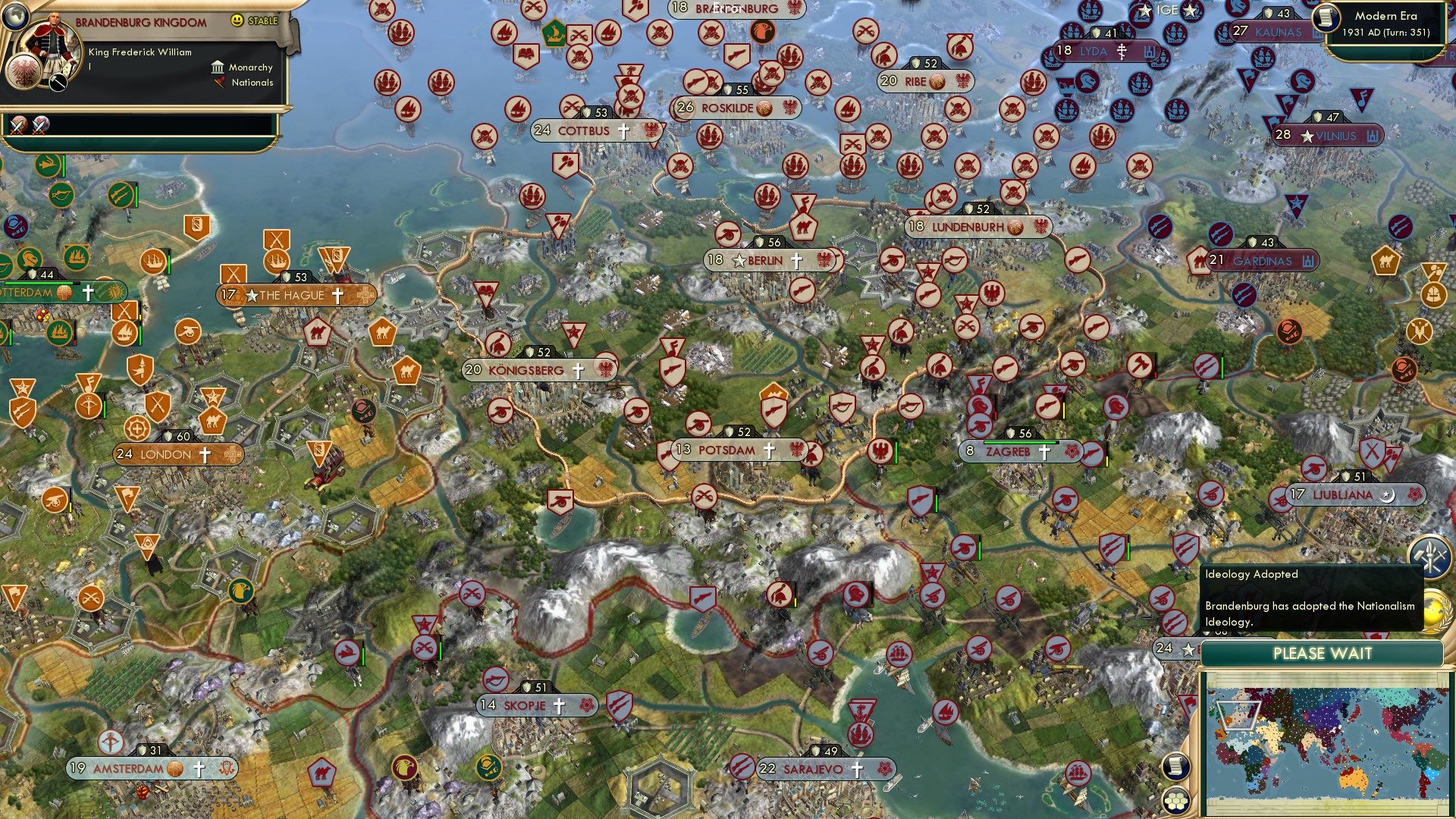Open the notification log scroll icon

[1176, 767]
